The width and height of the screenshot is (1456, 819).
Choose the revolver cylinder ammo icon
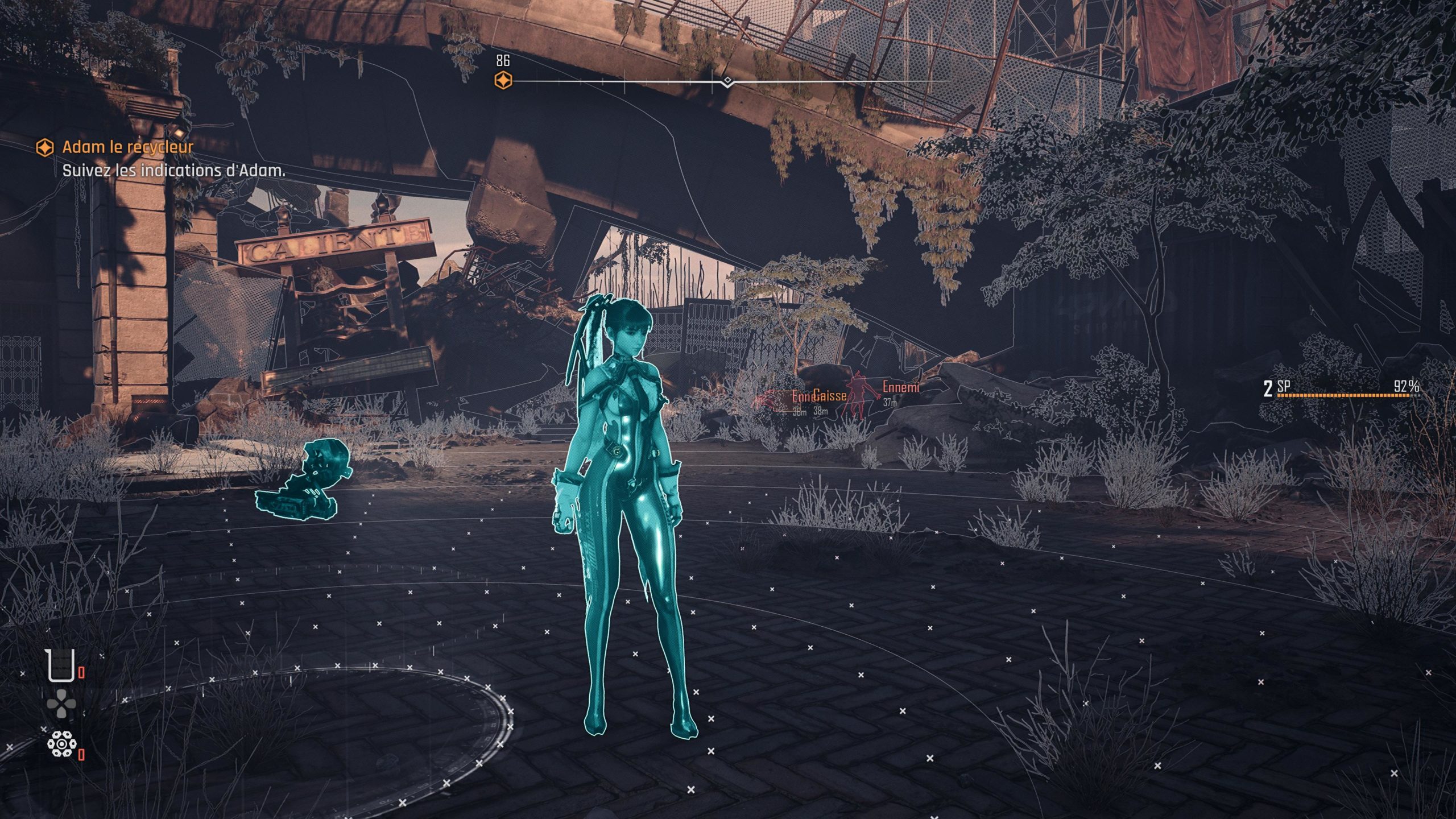coord(61,743)
